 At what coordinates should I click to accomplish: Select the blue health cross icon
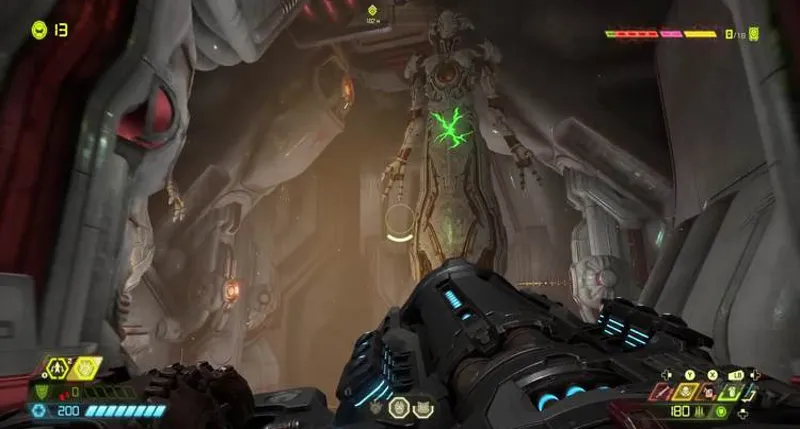(39, 411)
